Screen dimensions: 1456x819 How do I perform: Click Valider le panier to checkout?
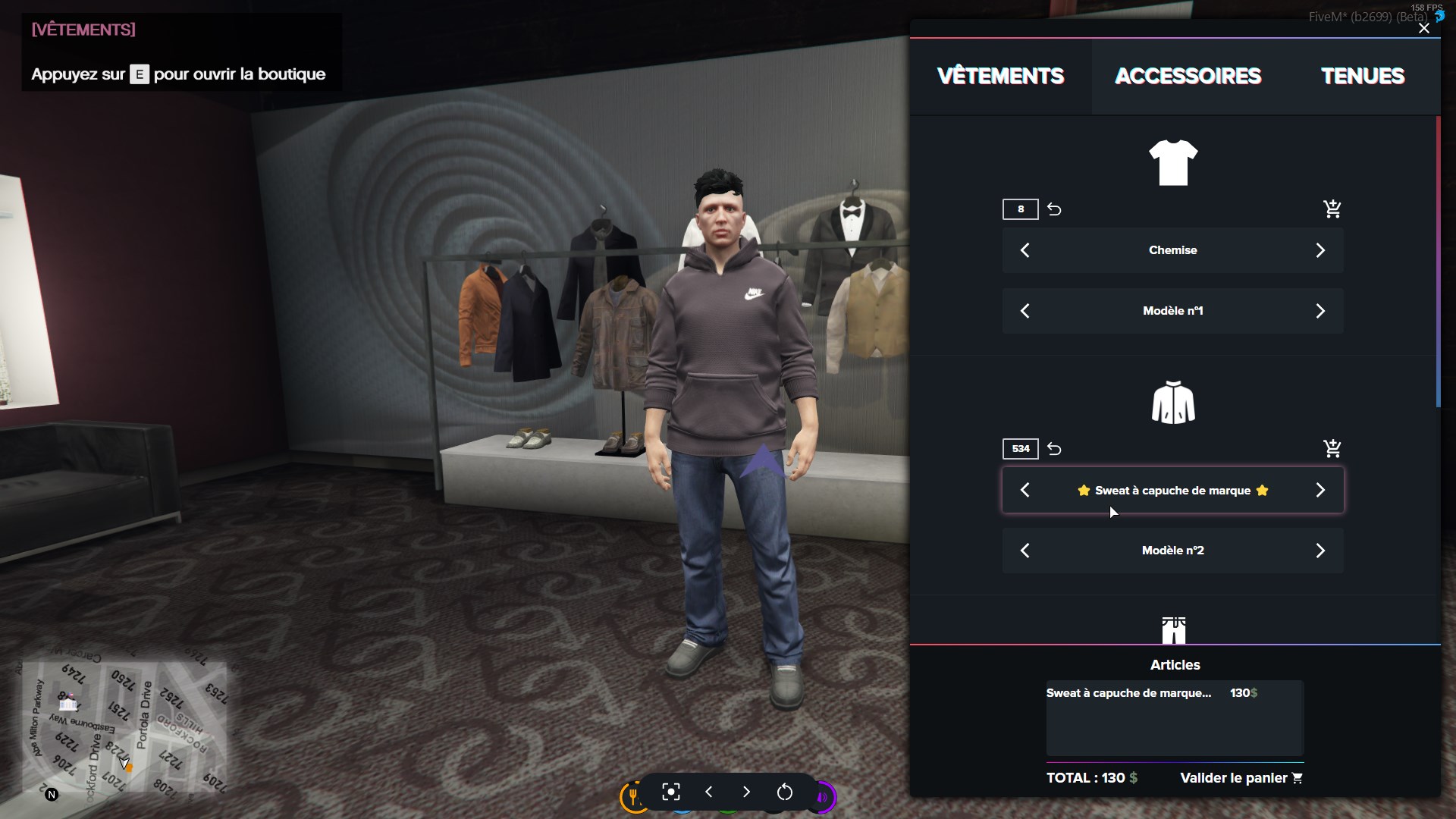point(1241,778)
